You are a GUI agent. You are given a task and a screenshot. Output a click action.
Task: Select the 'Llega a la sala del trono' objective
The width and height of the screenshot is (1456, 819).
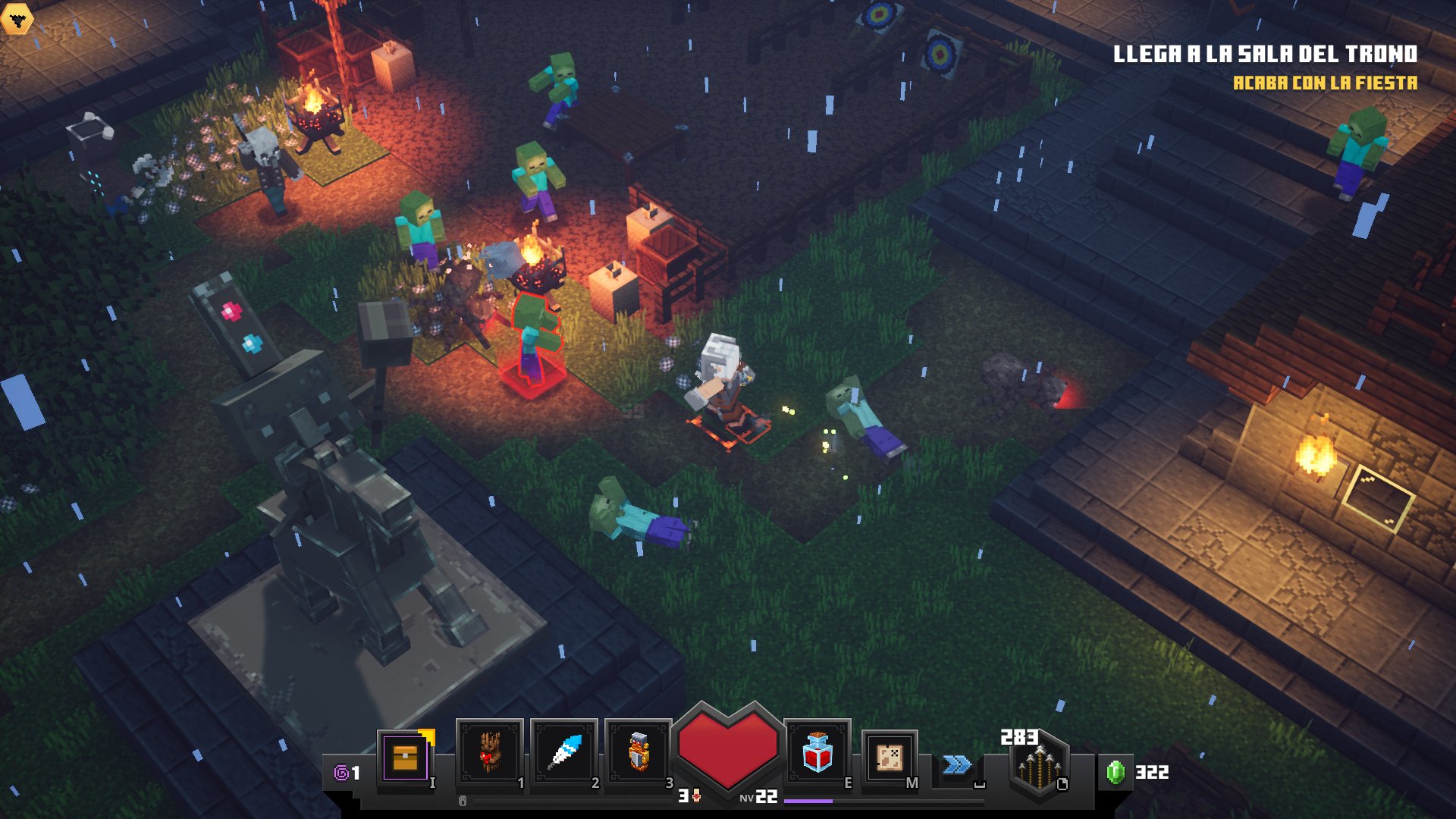(1264, 54)
